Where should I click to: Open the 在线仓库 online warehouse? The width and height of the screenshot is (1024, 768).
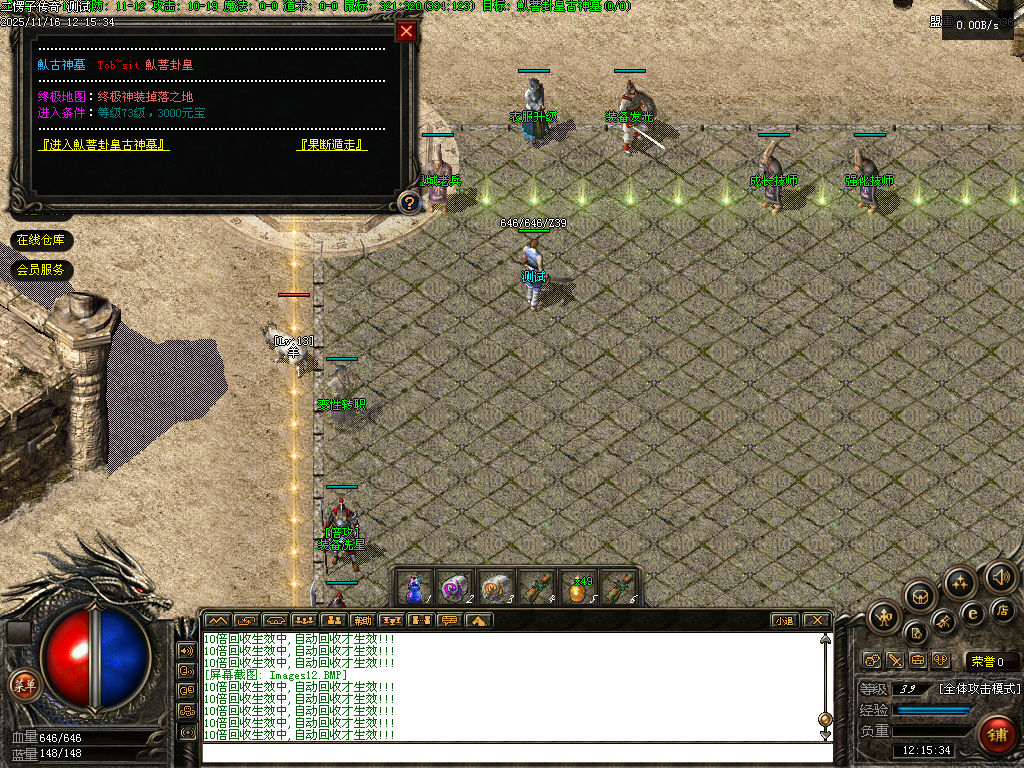41,240
